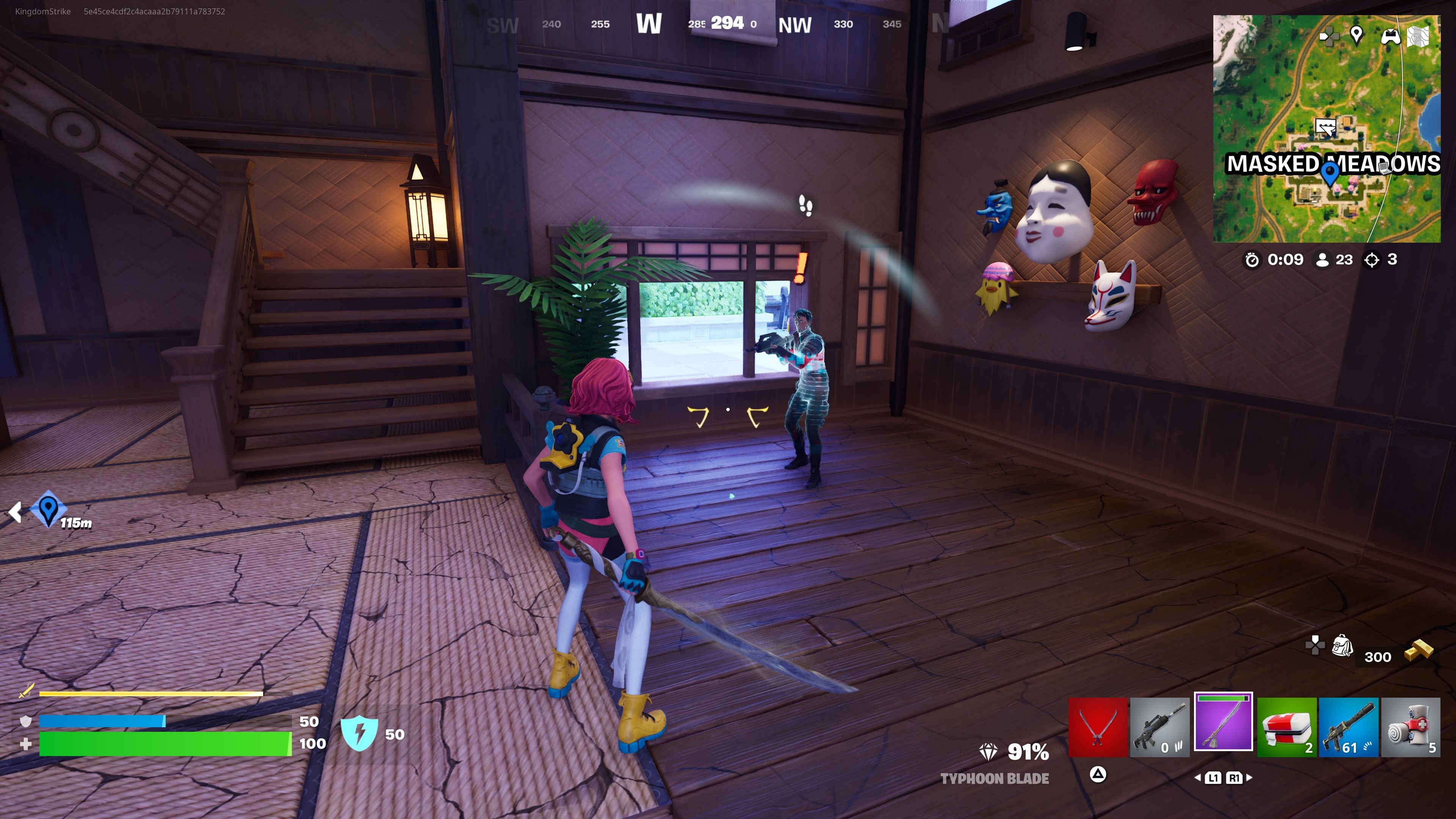Click the blue lightning shield icon
This screenshot has height=819, width=1456.
point(359,733)
